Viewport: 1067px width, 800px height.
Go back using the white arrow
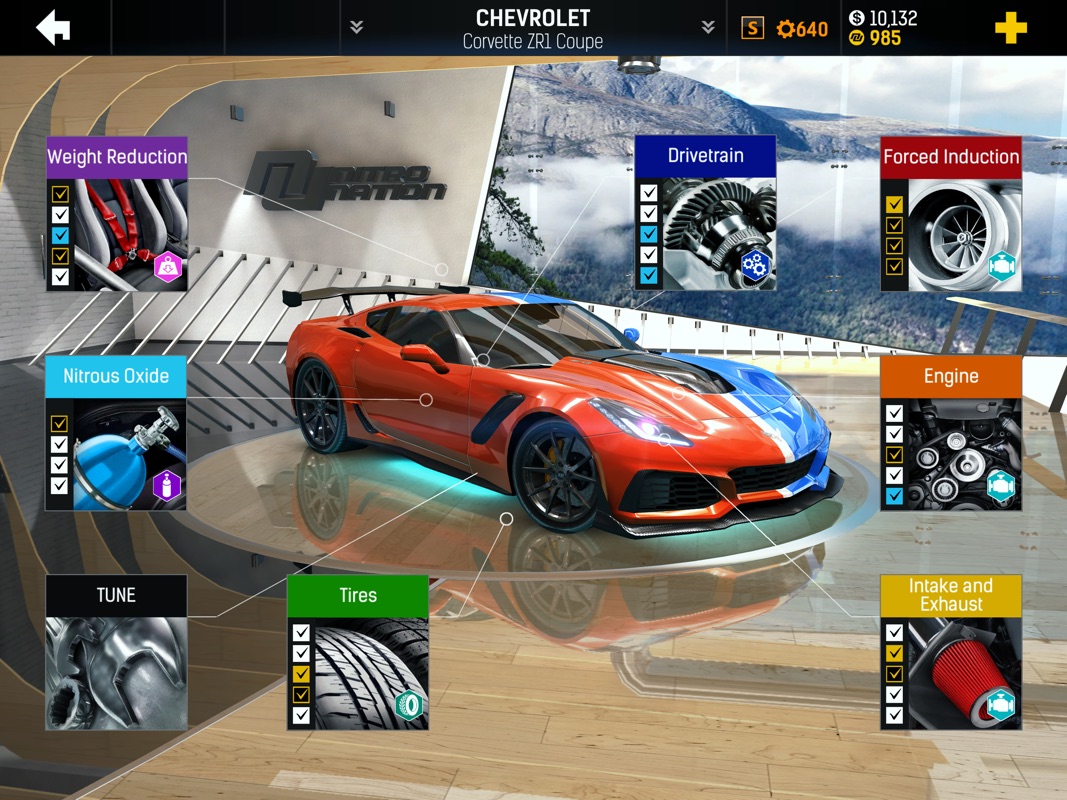(53, 28)
